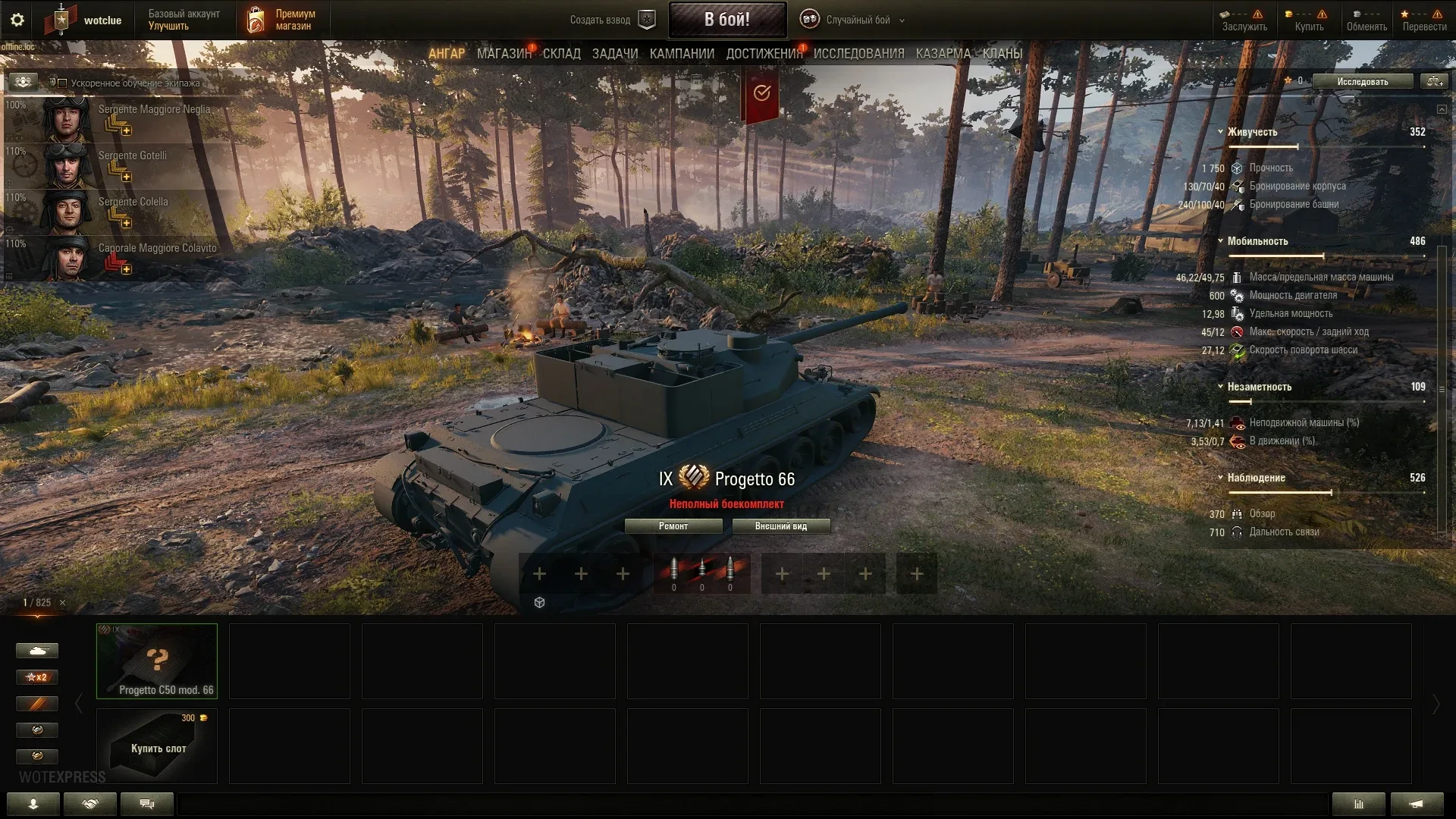
Task: Open «Внешний вид» customization
Action: (x=780, y=526)
